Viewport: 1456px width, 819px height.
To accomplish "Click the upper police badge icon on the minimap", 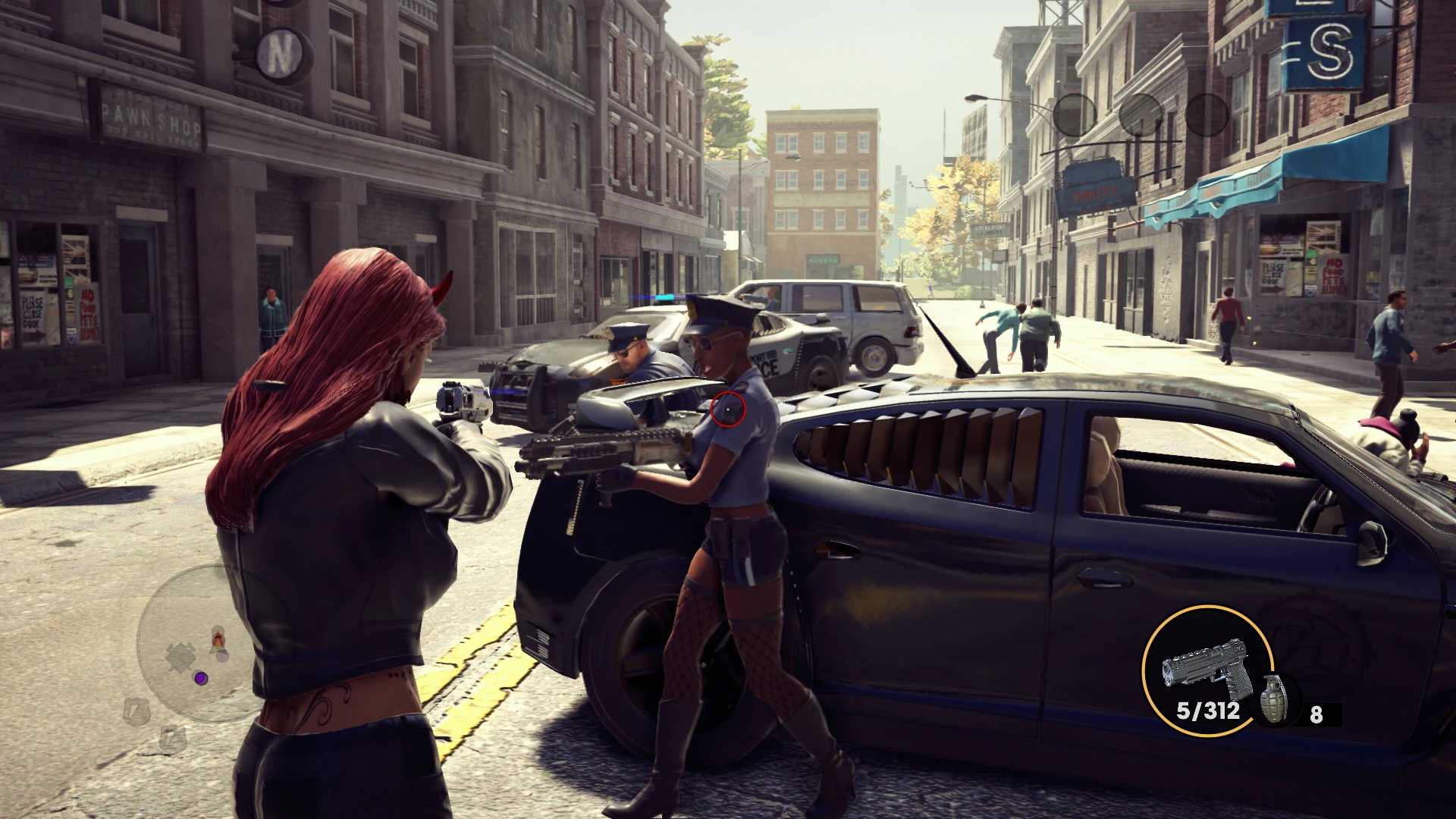I will [x=136, y=710].
